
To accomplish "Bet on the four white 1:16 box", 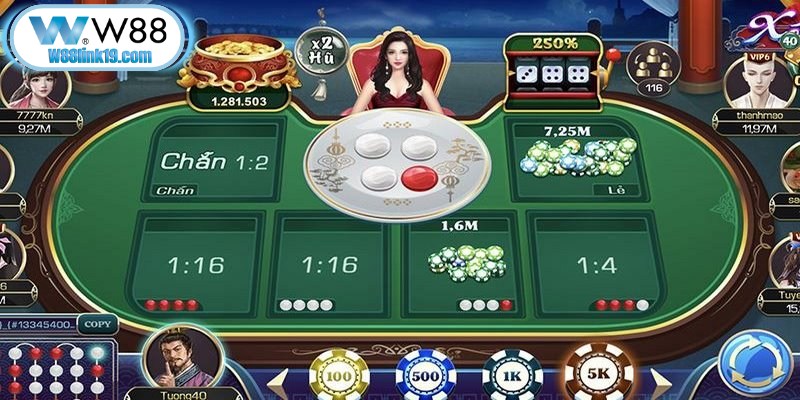I will click(x=330, y=265).
